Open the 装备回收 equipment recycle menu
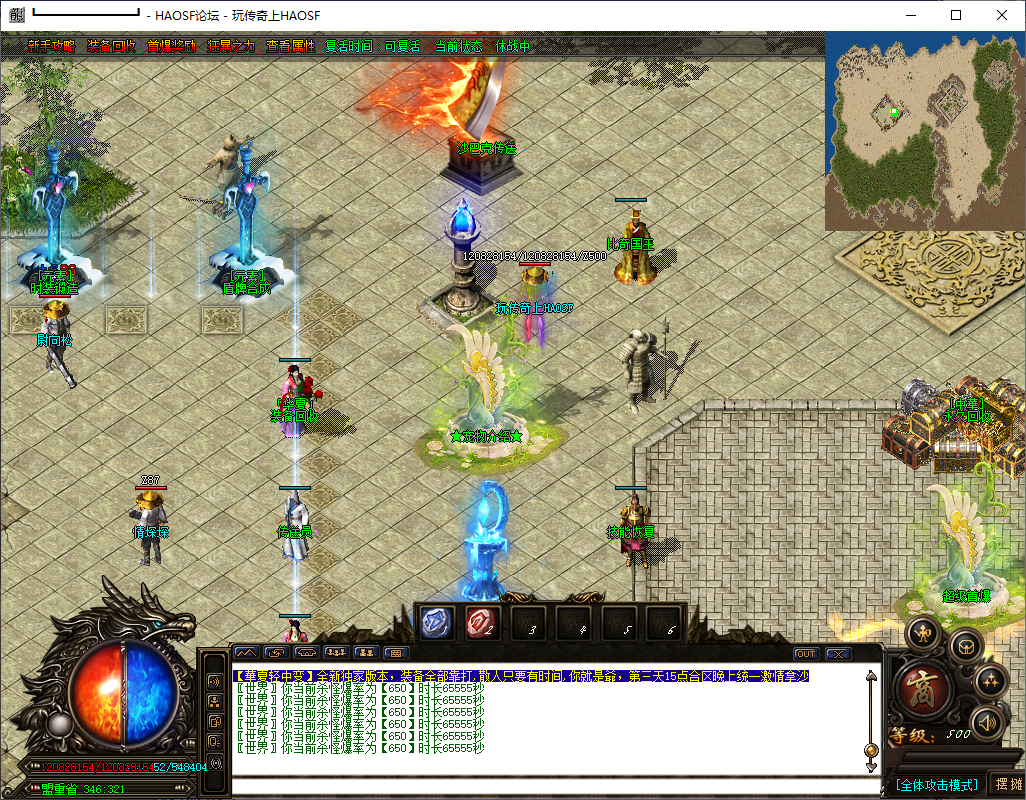The width and height of the screenshot is (1026, 800). (110, 46)
